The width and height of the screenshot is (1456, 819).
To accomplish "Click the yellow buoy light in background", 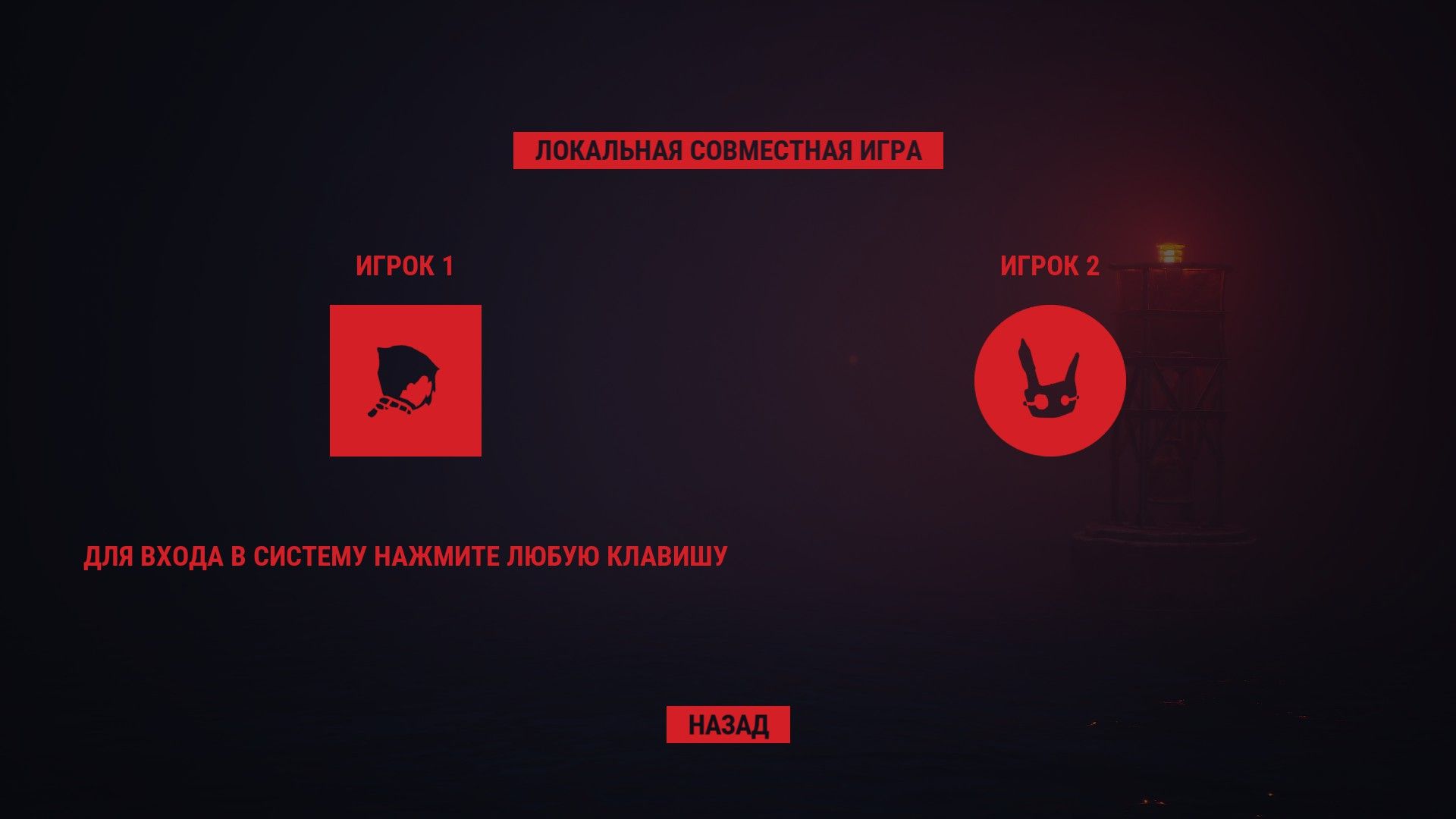I will coord(1172,250).
